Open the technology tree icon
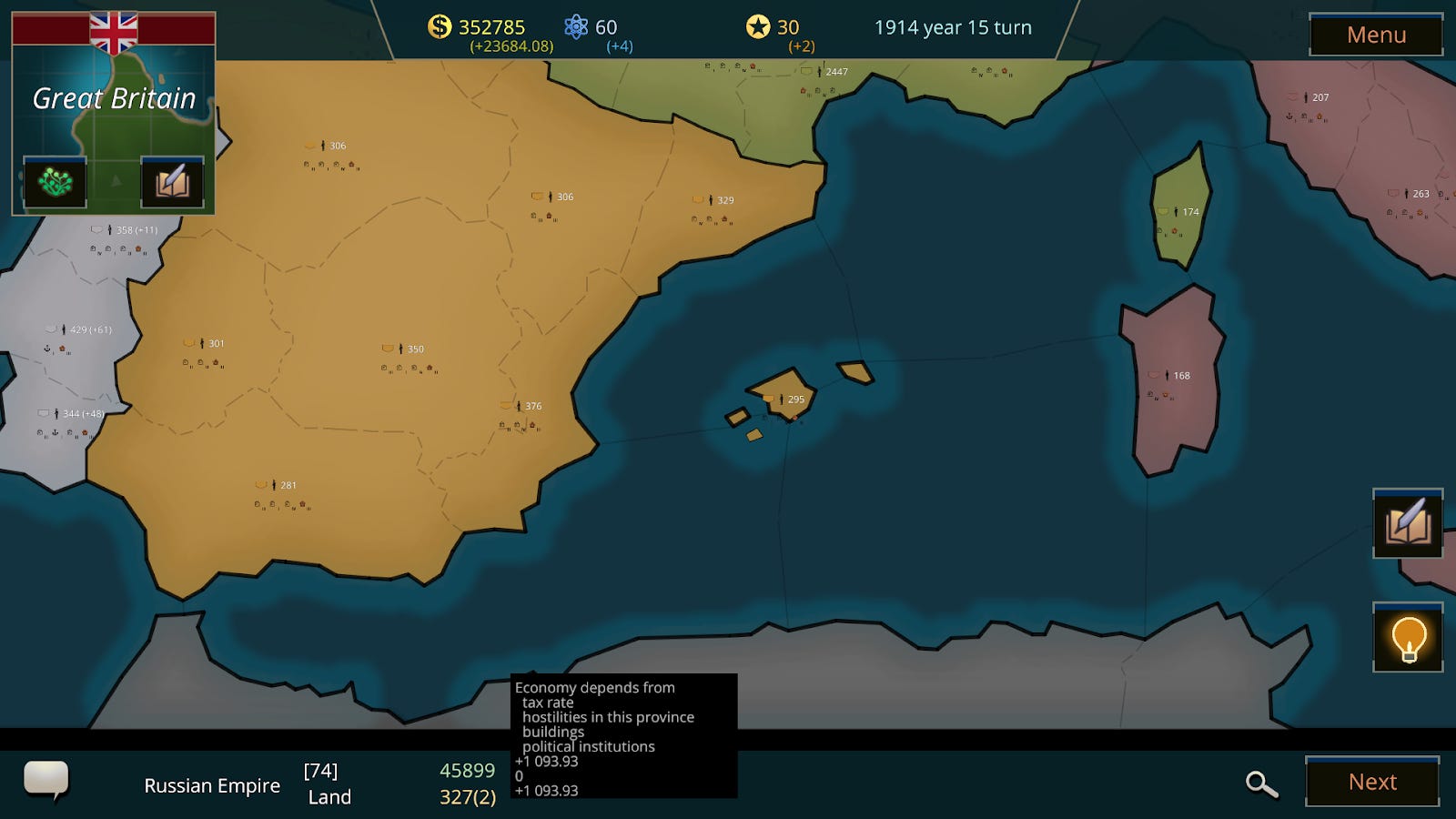The width and height of the screenshot is (1456, 819). pos(55,180)
